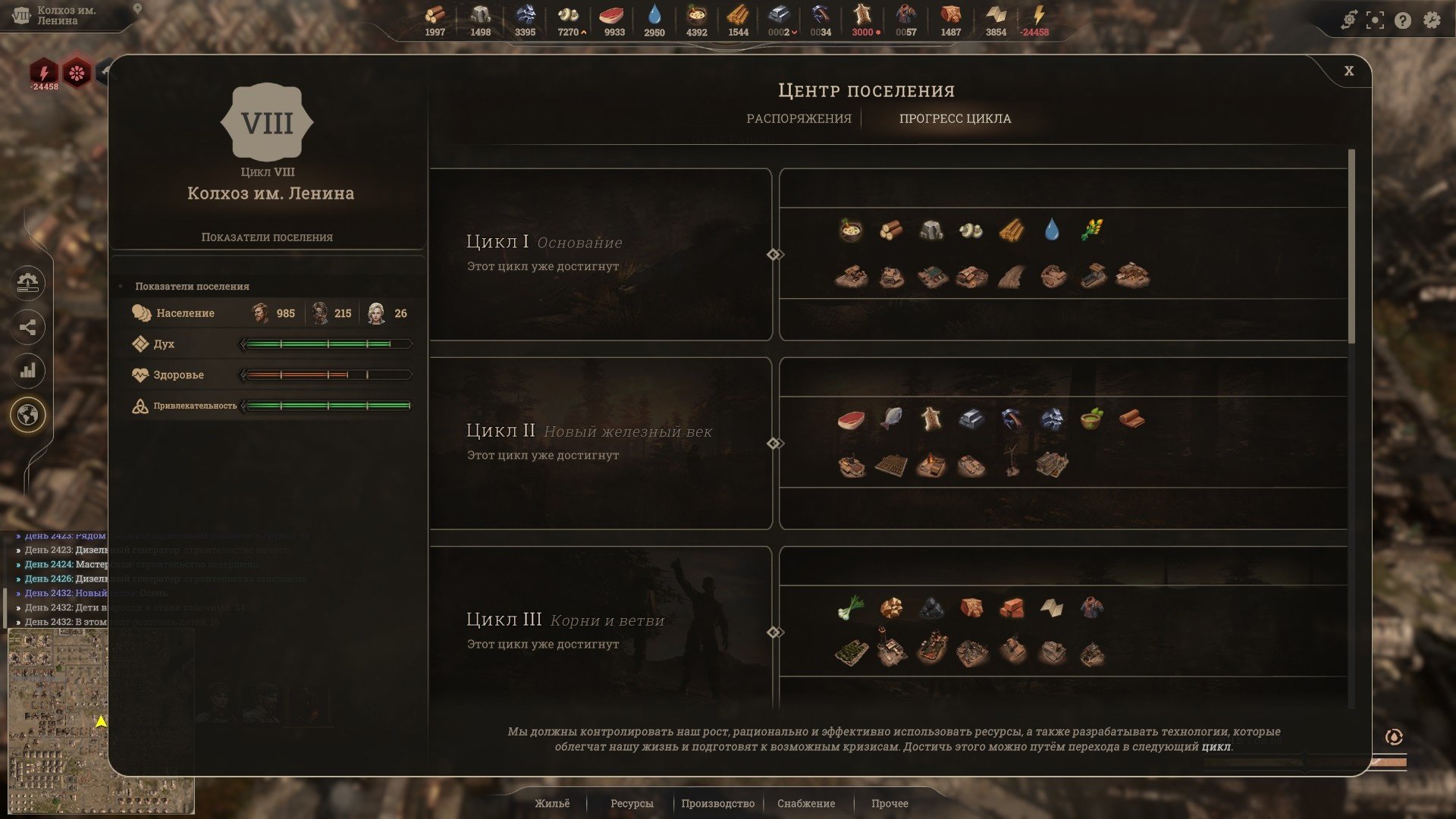Open the Ресурсы build category
1456x819 pixels.
632,803
